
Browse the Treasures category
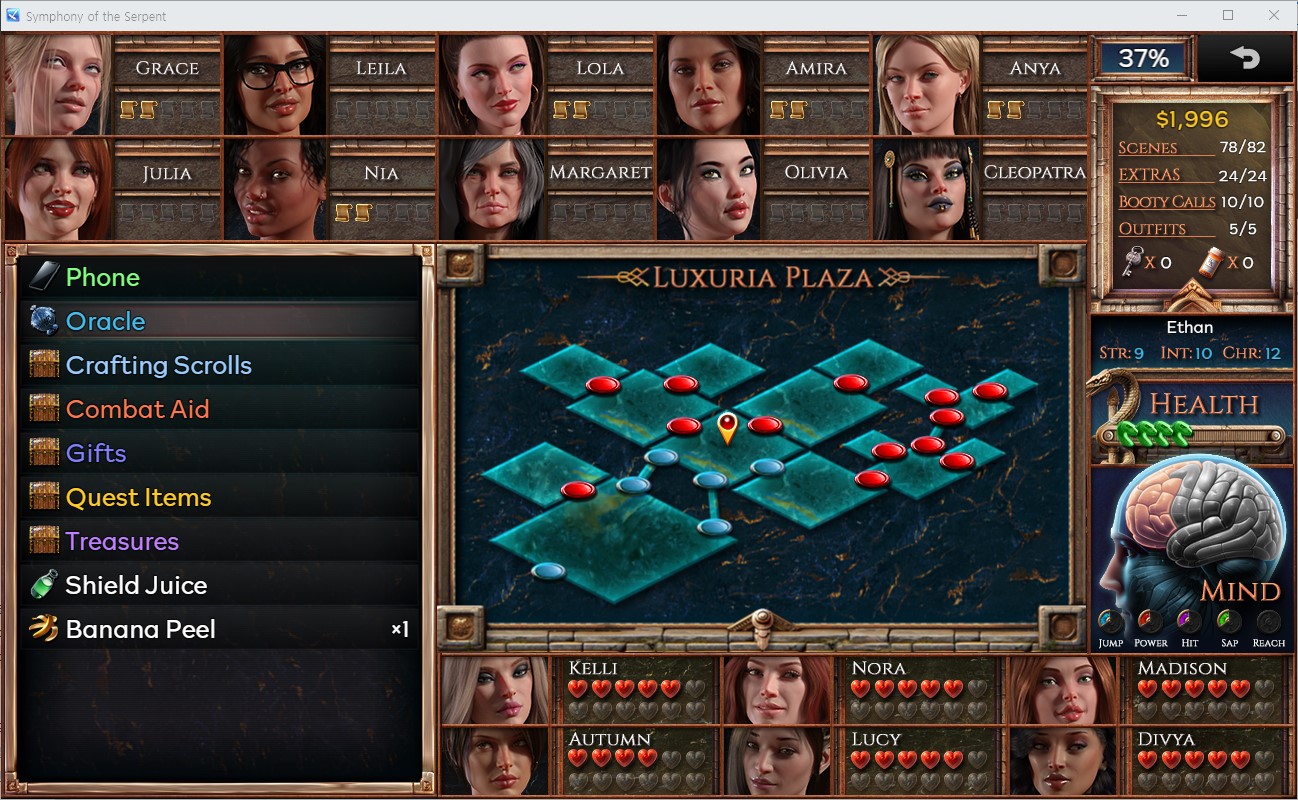pos(122,541)
